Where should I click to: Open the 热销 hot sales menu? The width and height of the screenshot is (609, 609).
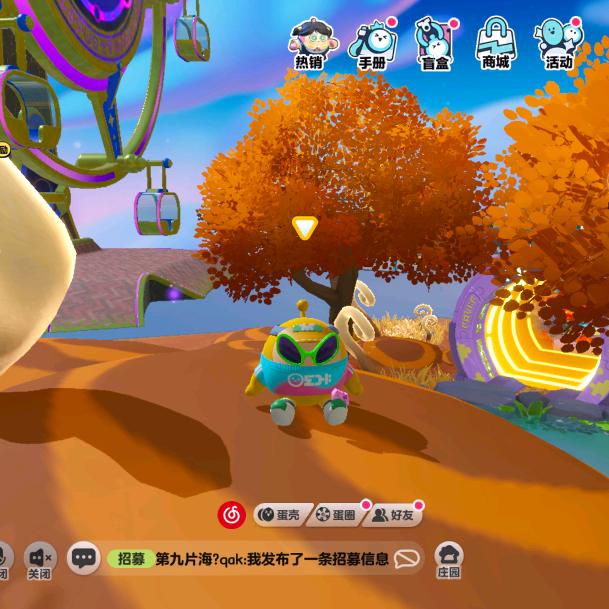coord(309,44)
